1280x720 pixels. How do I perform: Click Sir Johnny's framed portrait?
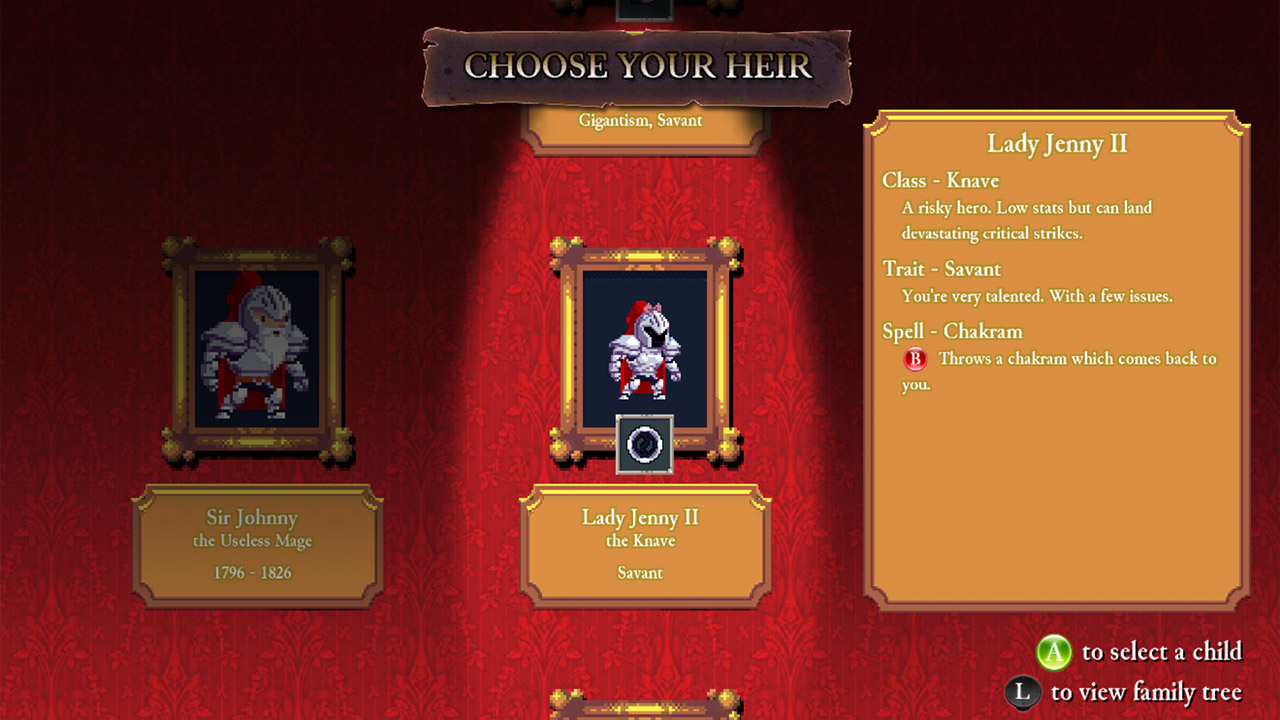[x=258, y=346]
